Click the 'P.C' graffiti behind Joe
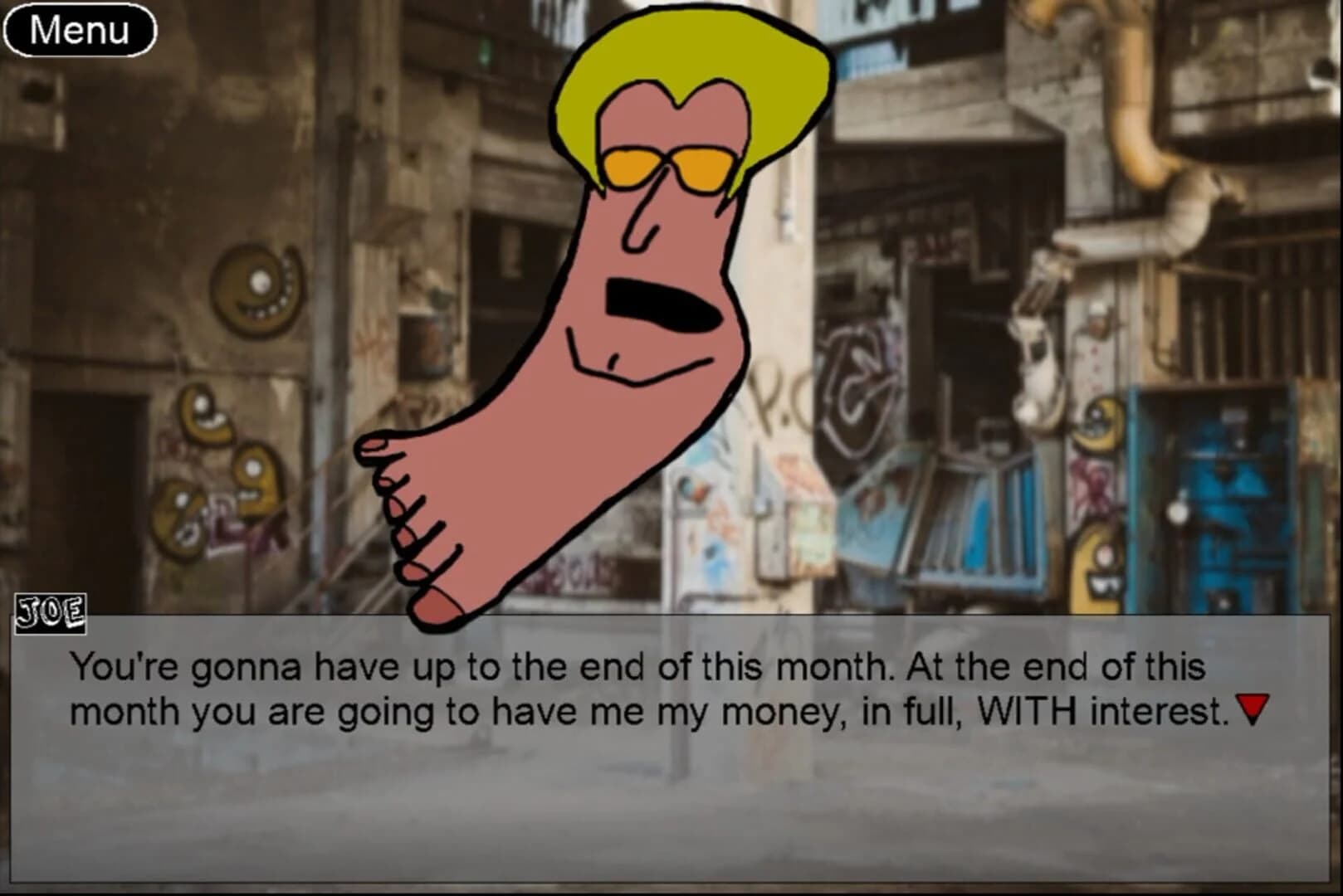 776,390
